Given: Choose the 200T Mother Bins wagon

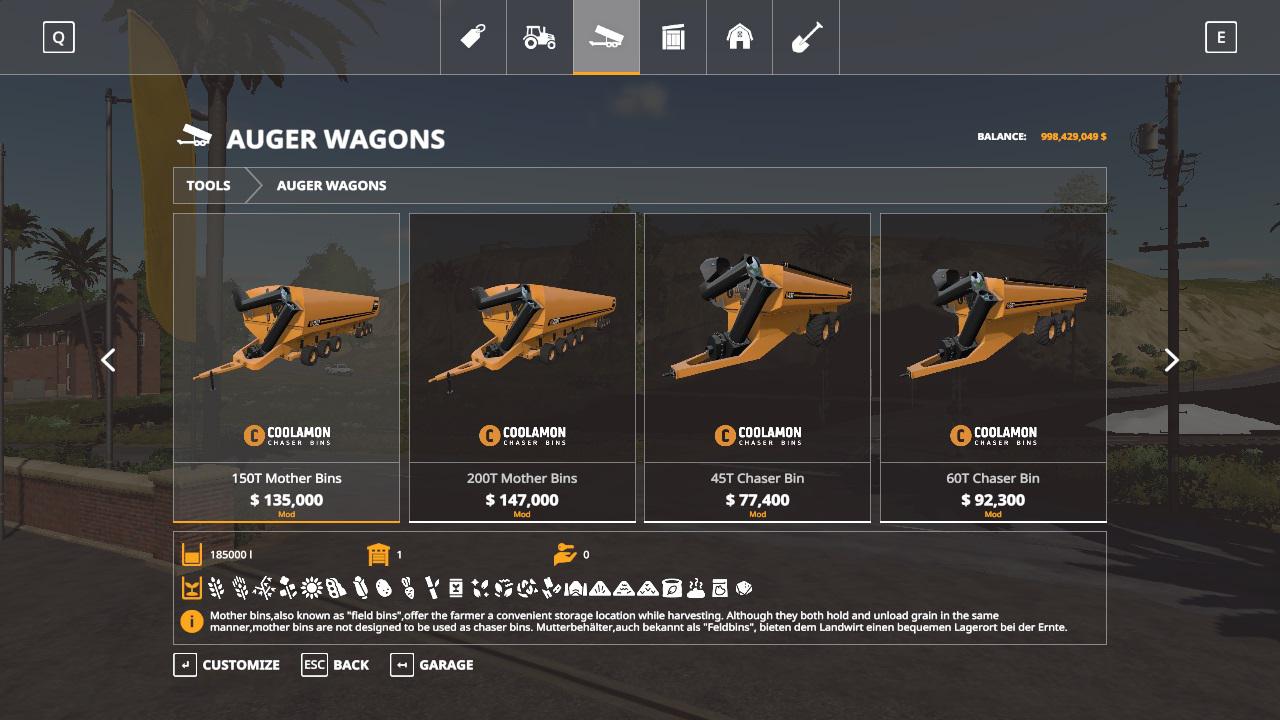Looking at the screenshot, I should (522, 367).
